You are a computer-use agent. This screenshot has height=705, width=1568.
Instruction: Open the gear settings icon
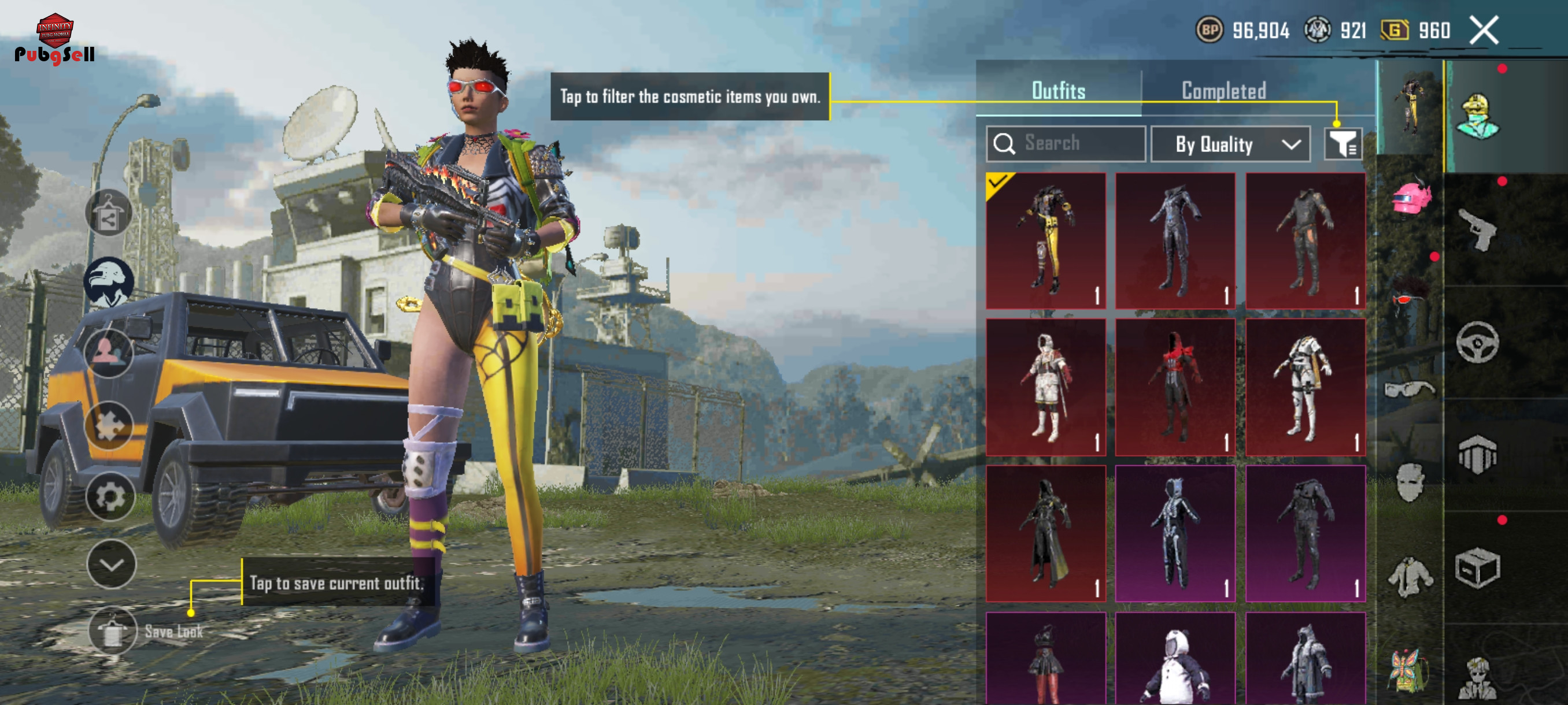tap(110, 497)
